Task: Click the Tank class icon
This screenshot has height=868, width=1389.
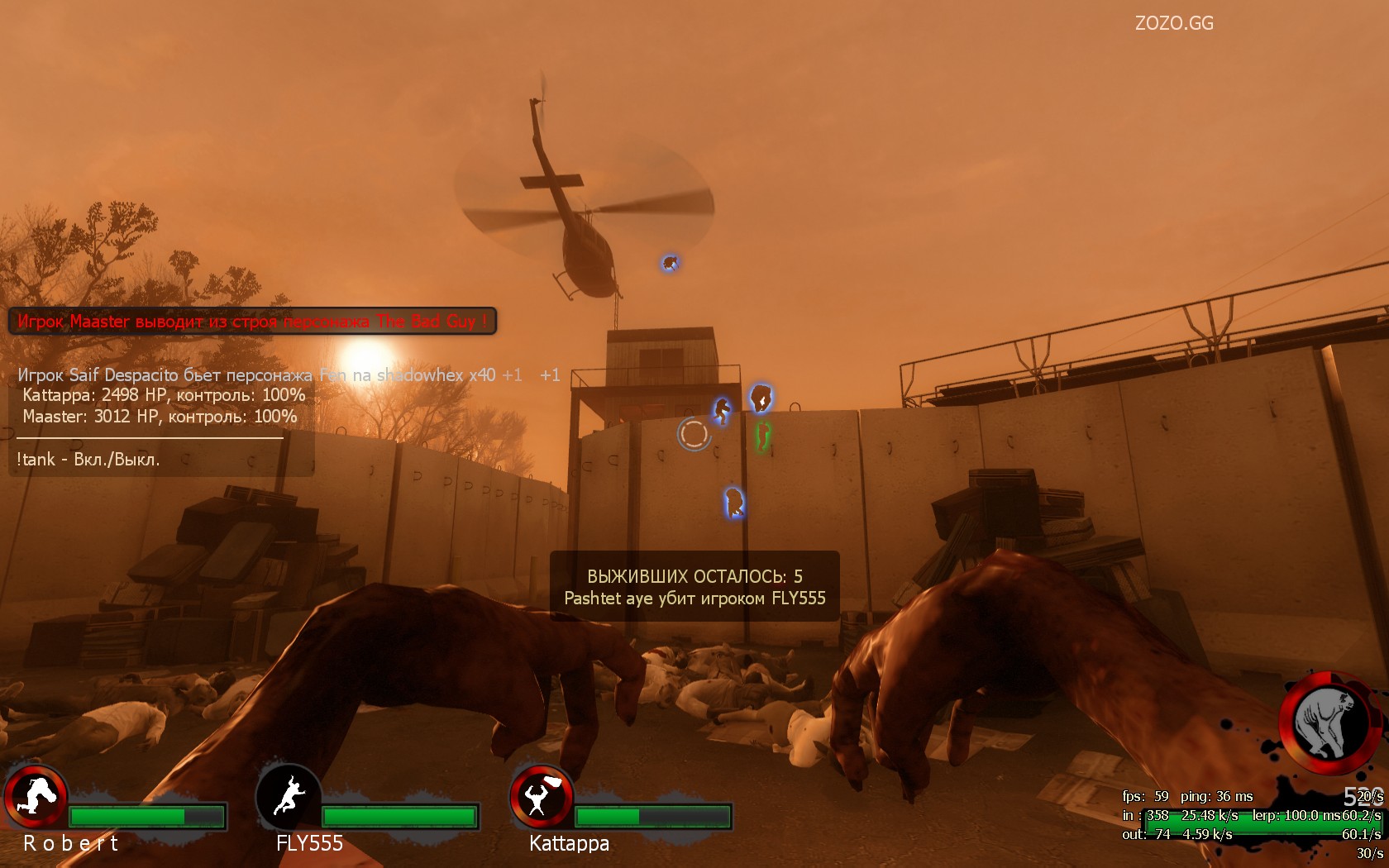Action: coord(1328,723)
